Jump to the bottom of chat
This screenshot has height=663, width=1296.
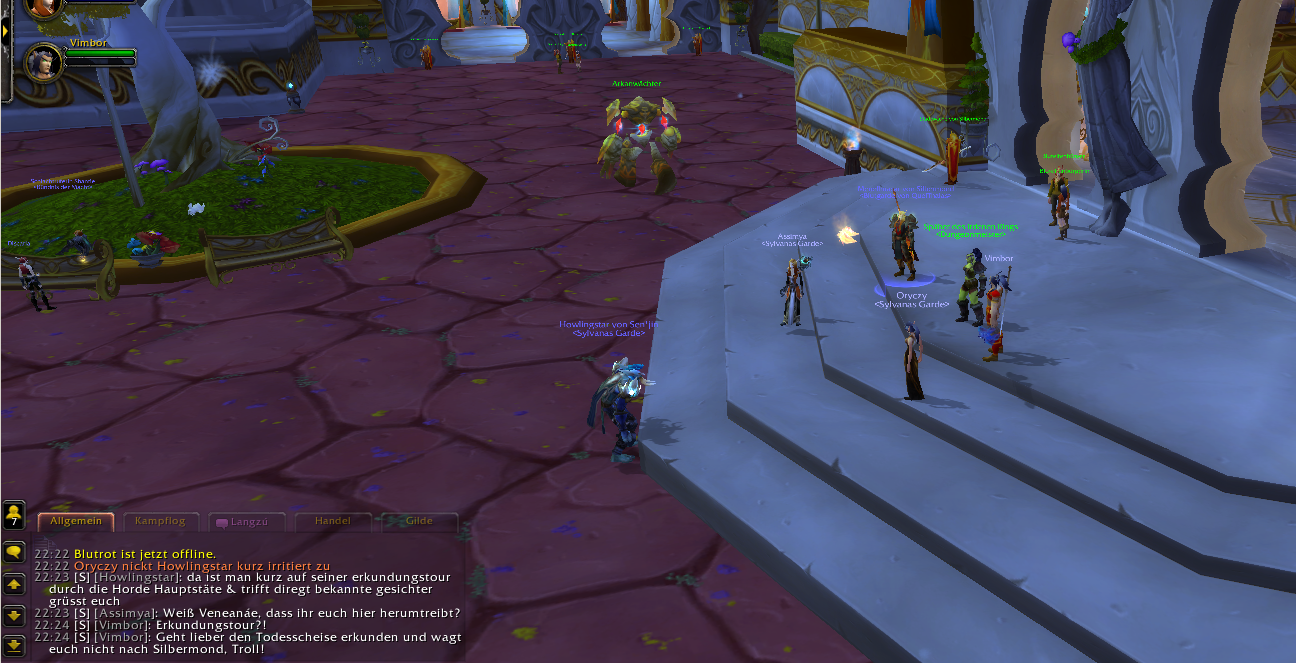point(14,644)
